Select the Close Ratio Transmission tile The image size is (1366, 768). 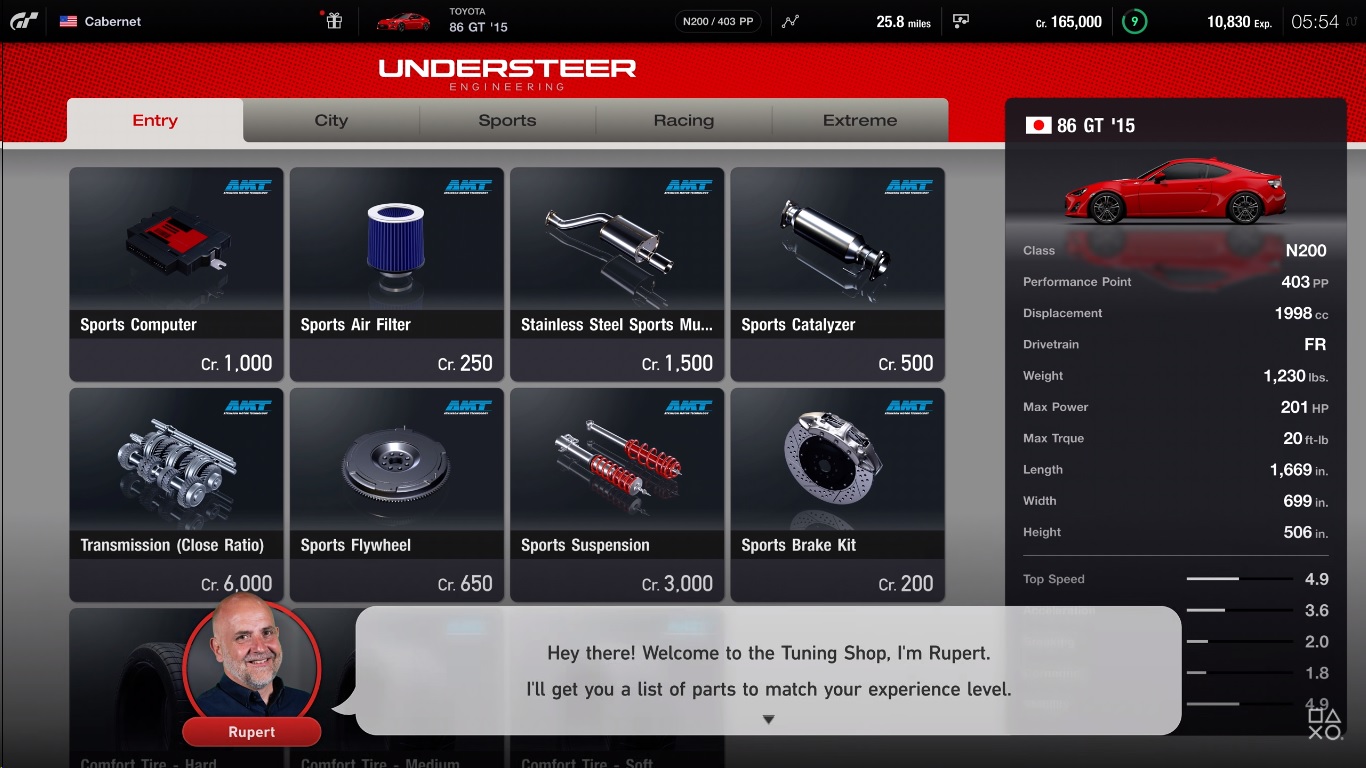click(x=176, y=494)
